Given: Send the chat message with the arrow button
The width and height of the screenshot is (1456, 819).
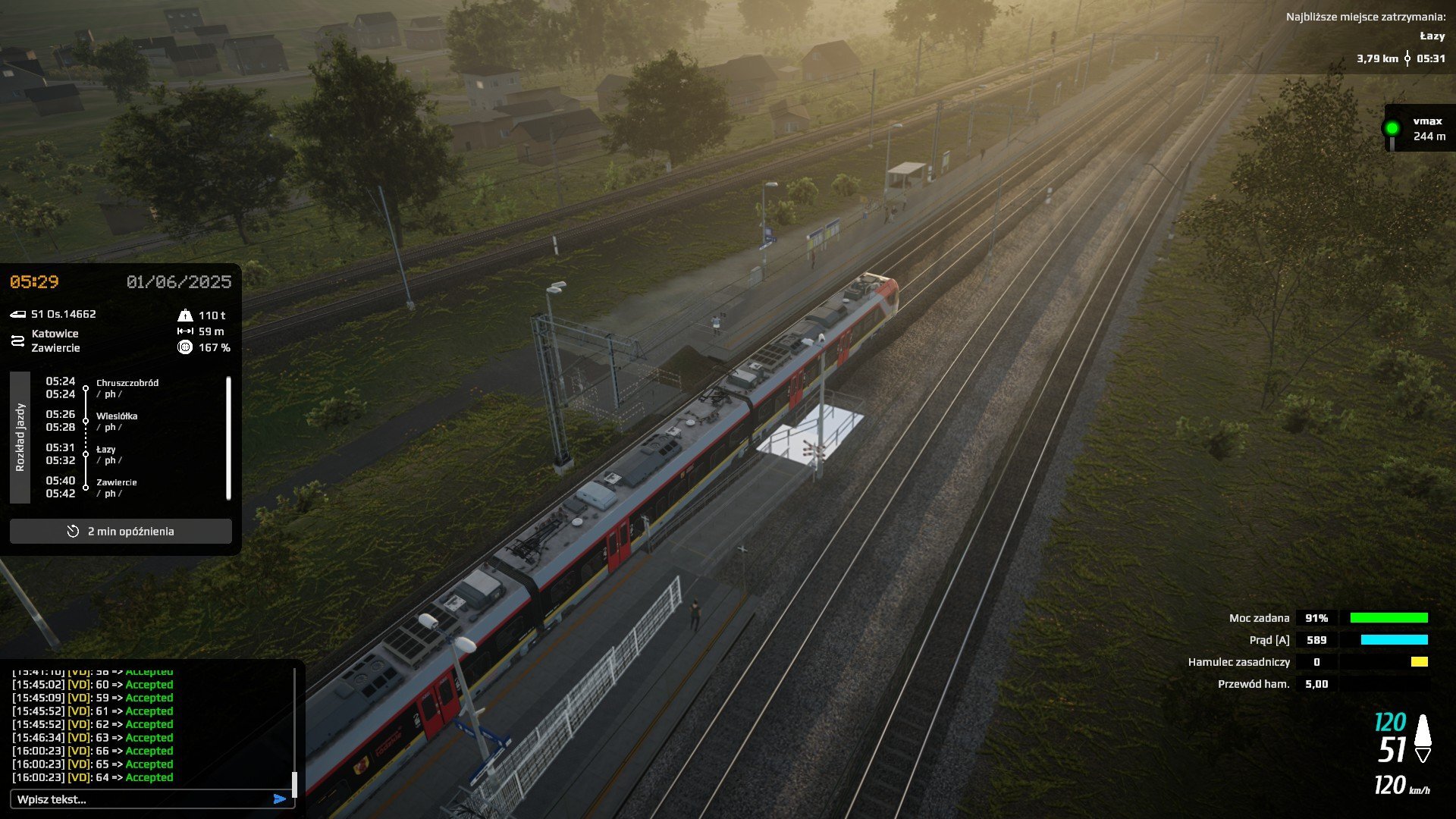Looking at the screenshot, I should click(x=280, y=799).
